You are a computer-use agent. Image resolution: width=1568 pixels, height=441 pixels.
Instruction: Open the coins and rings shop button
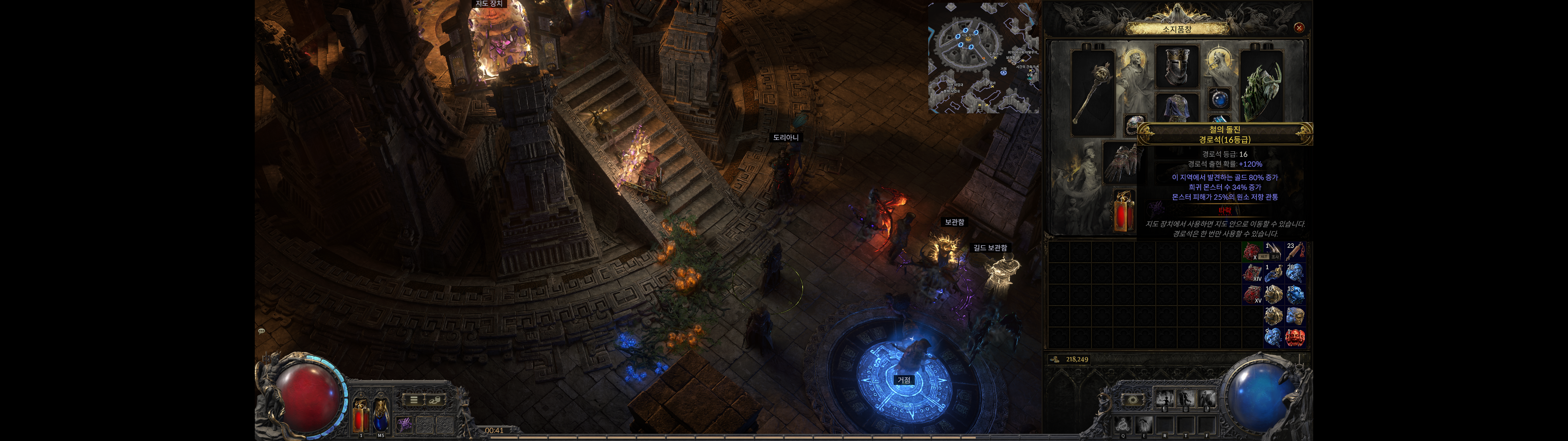[435, 400]
